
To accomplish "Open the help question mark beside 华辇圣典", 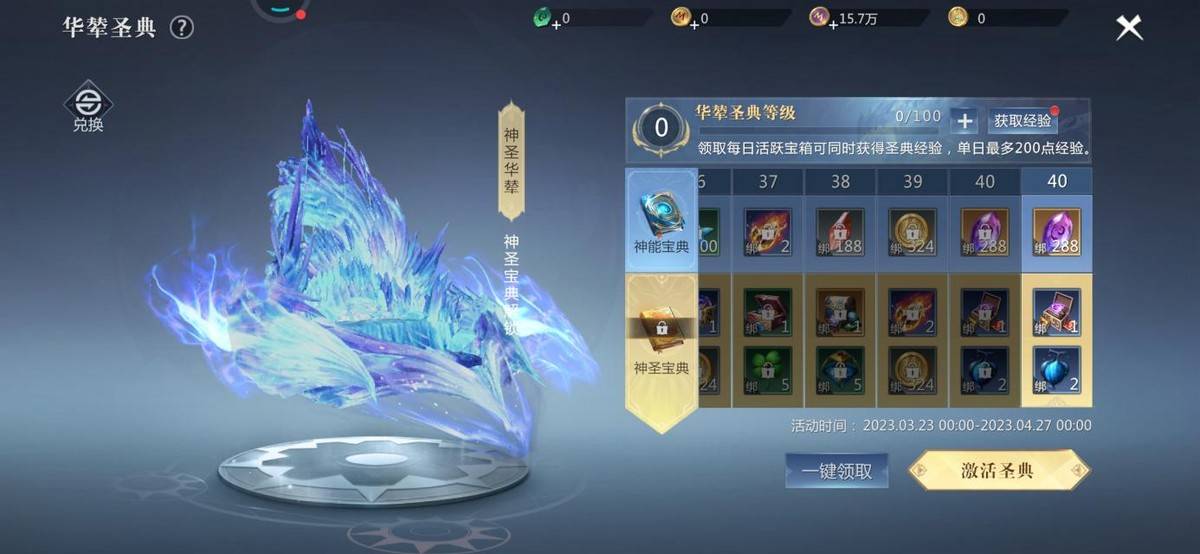I will [x=181, y=28].
